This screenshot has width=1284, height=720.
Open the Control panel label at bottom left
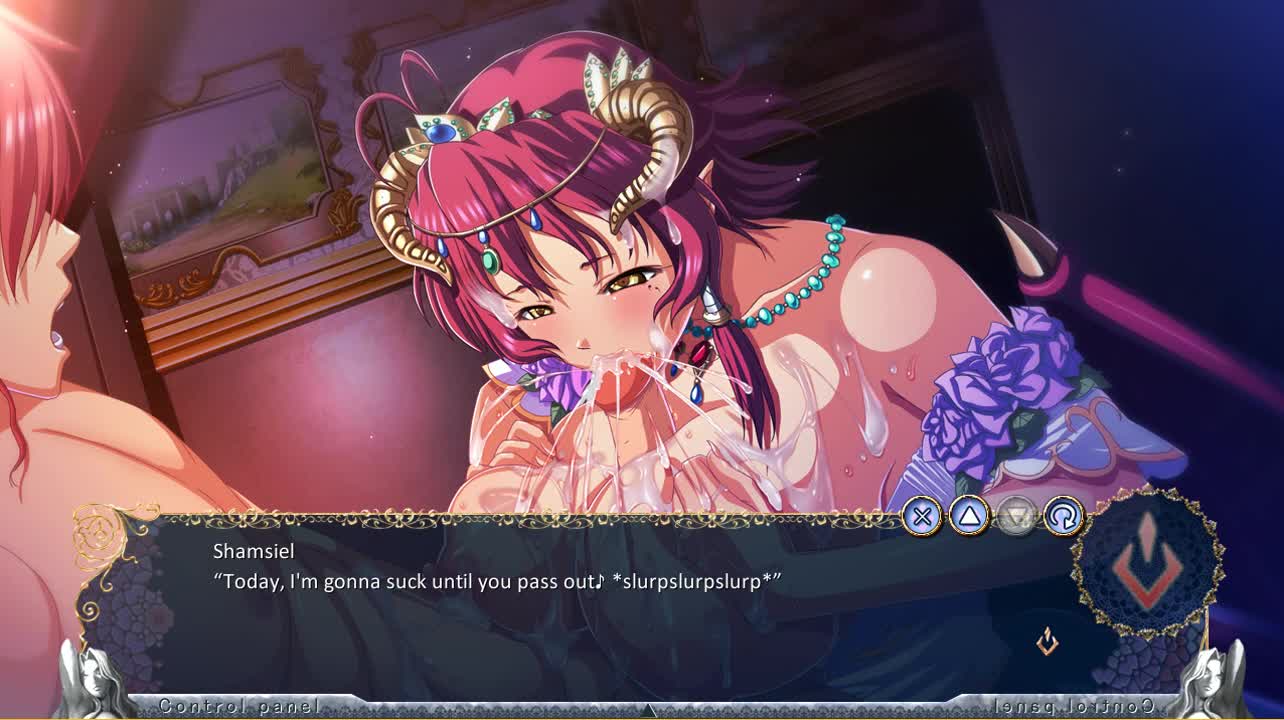[240, 706]
